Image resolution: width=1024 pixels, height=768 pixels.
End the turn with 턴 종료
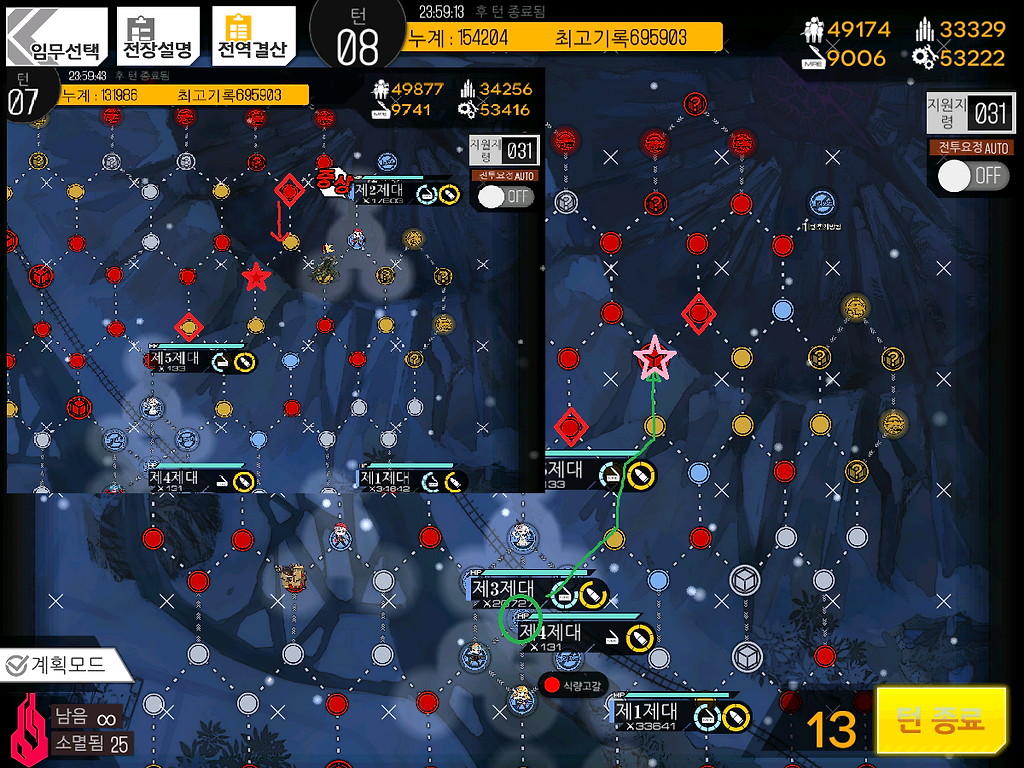tap(940, 720)
